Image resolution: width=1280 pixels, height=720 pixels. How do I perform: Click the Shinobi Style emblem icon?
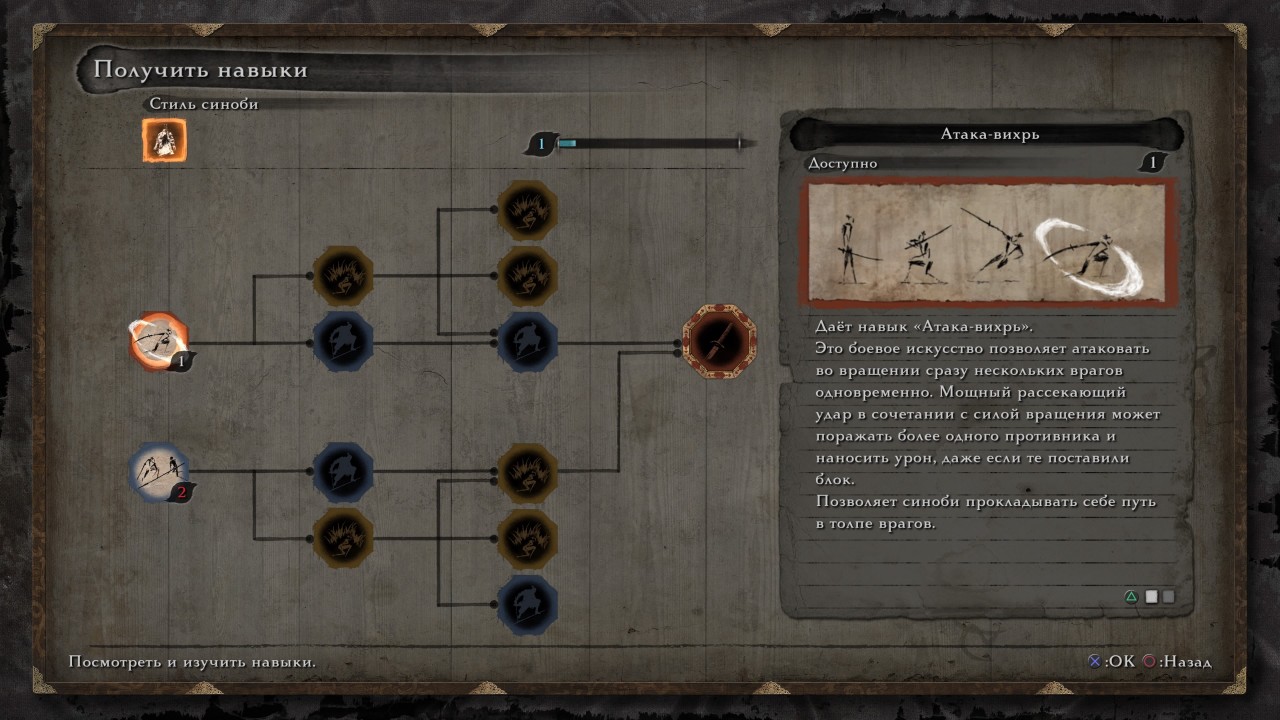click(163, 137)
